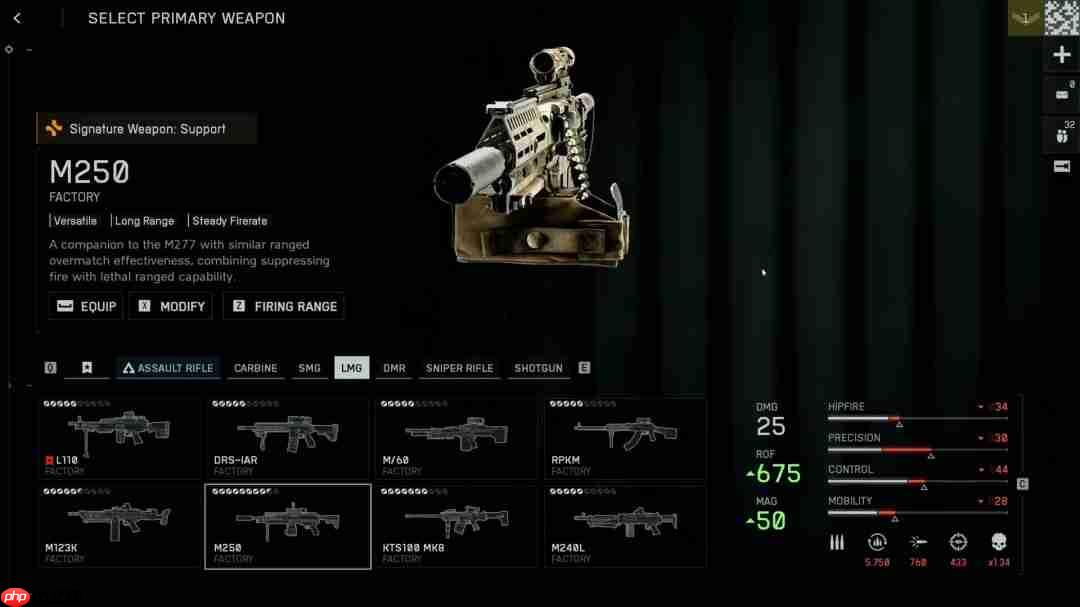Select the L110 weapon tile

coord(120,439)
